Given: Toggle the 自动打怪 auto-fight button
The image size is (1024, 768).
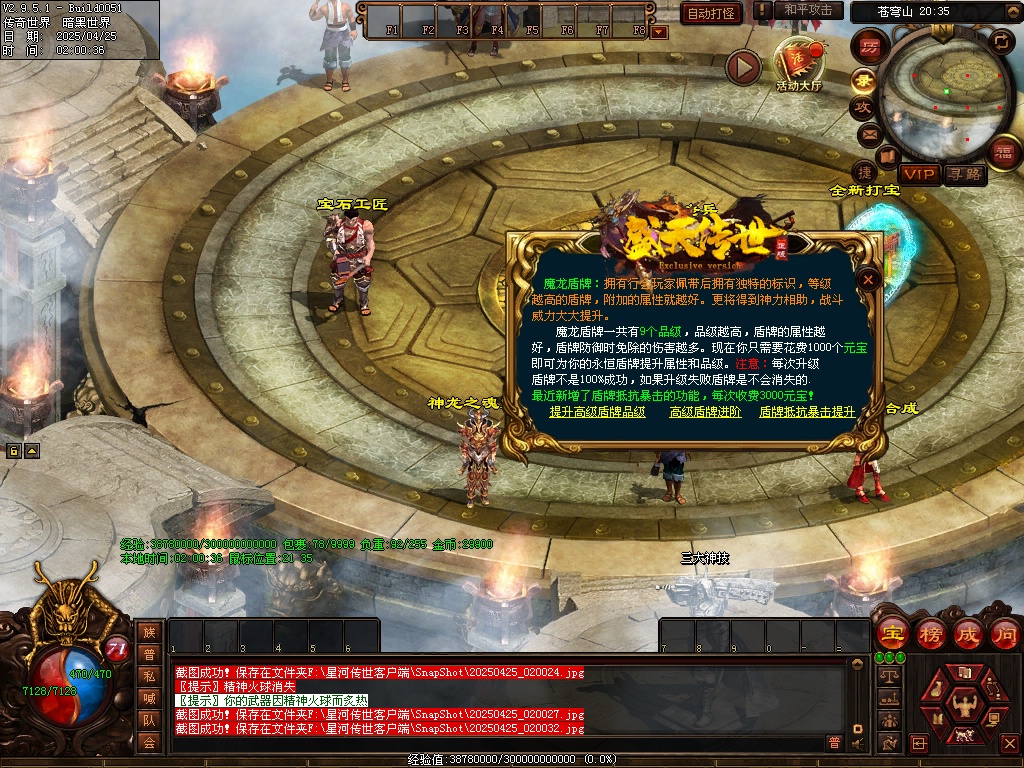Looking at the screenshot, I should coord(712,13).
